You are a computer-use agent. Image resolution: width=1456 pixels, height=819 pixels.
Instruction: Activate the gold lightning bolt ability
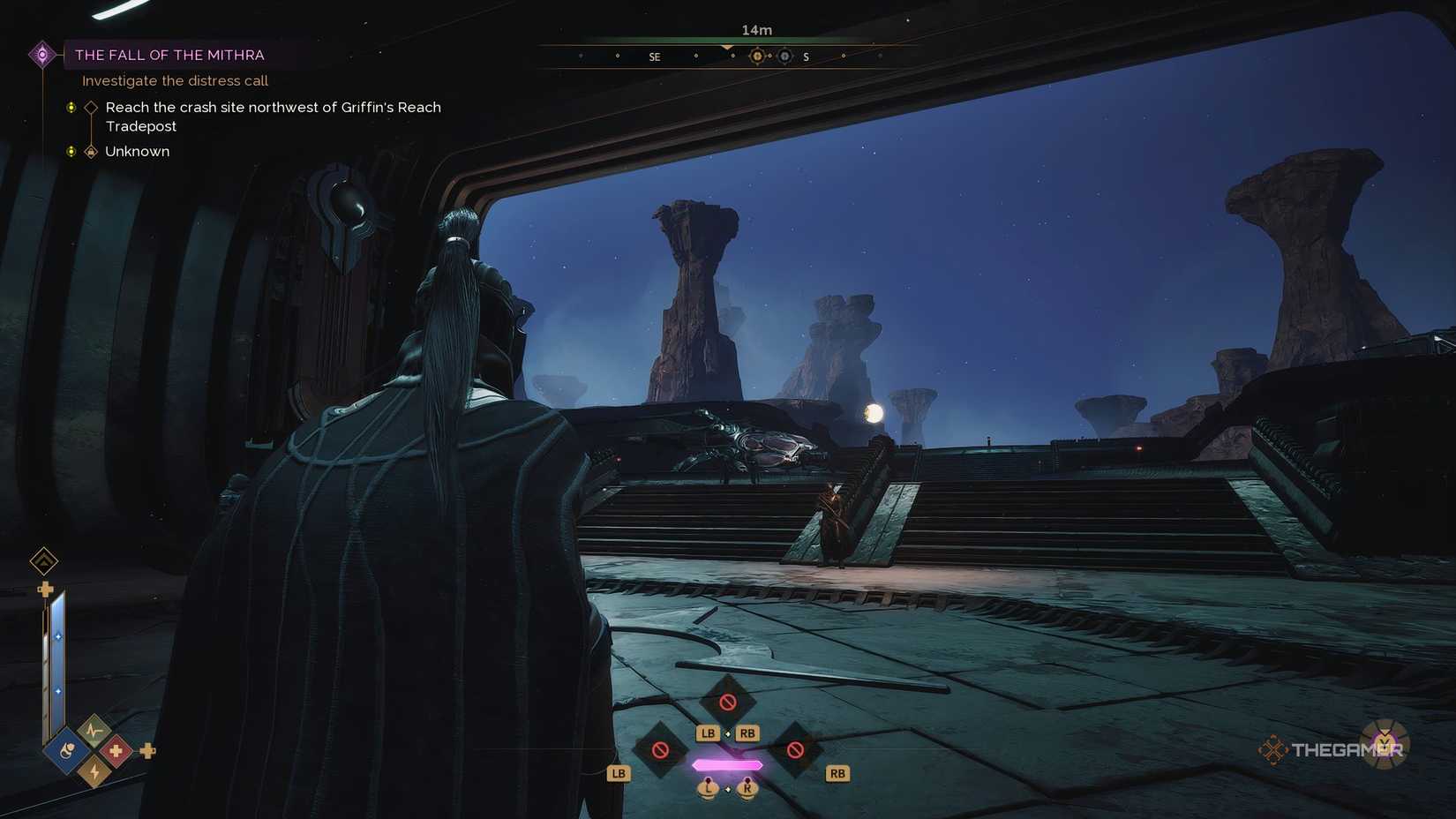tap(94, 772)
